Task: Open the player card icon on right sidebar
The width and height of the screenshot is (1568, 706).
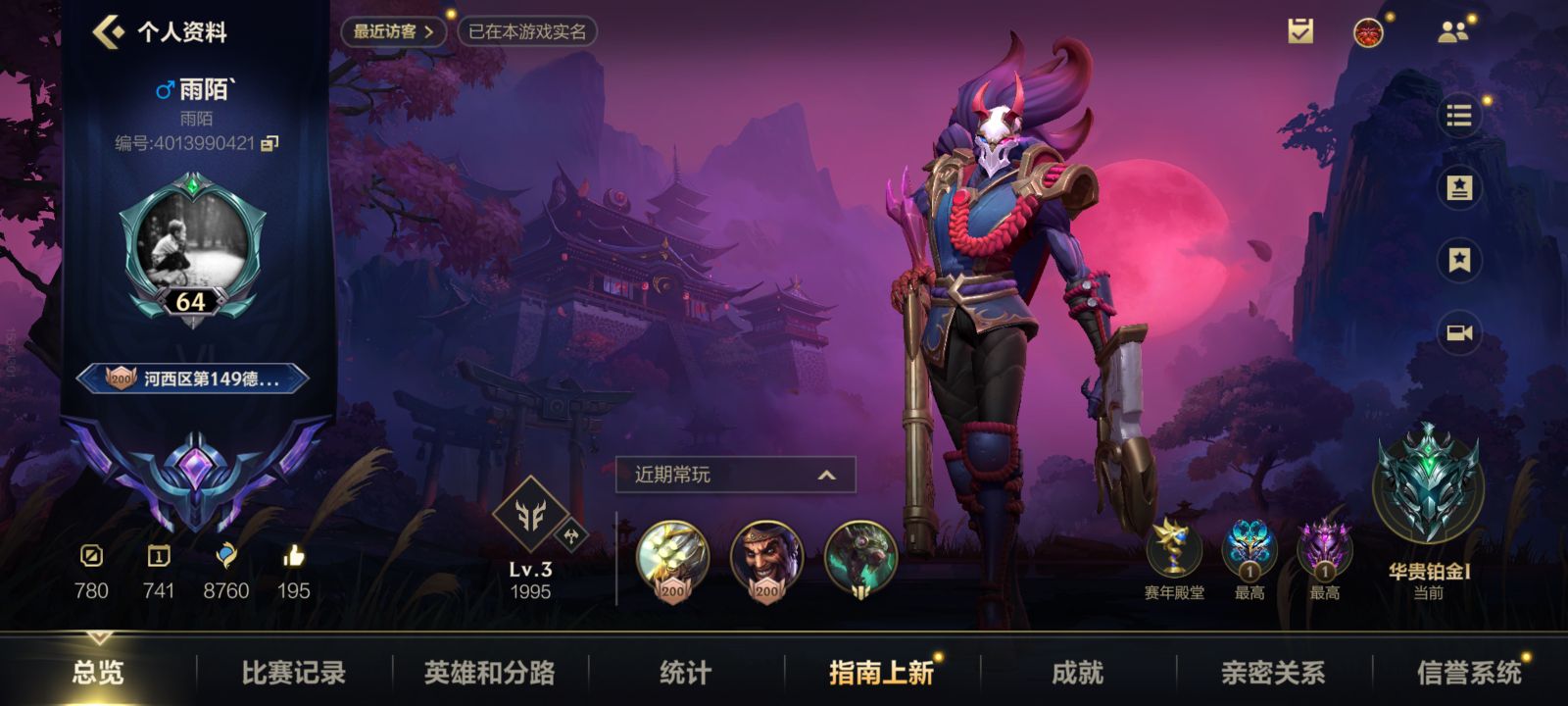Action: pyautogui.click(x=1458, y=186)
